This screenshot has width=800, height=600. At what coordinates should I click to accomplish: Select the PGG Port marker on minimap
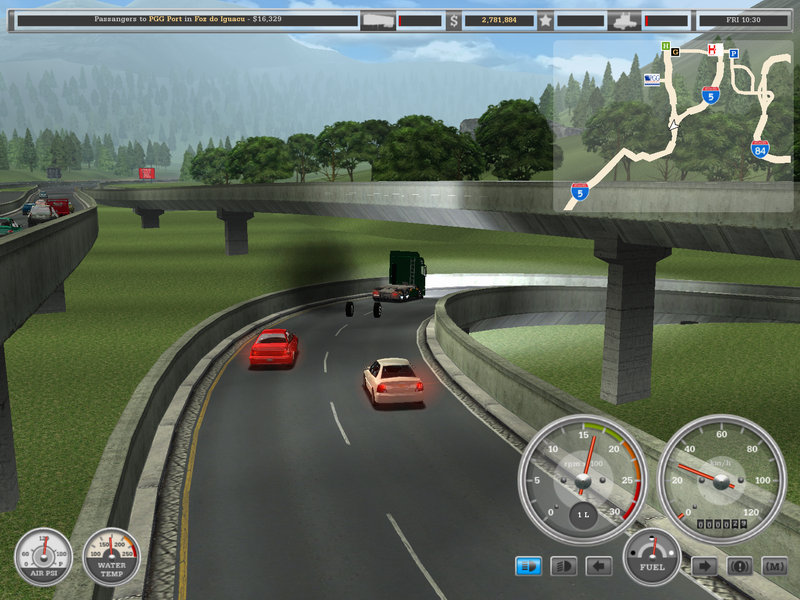pyautogui.click(x=653, y=79)
